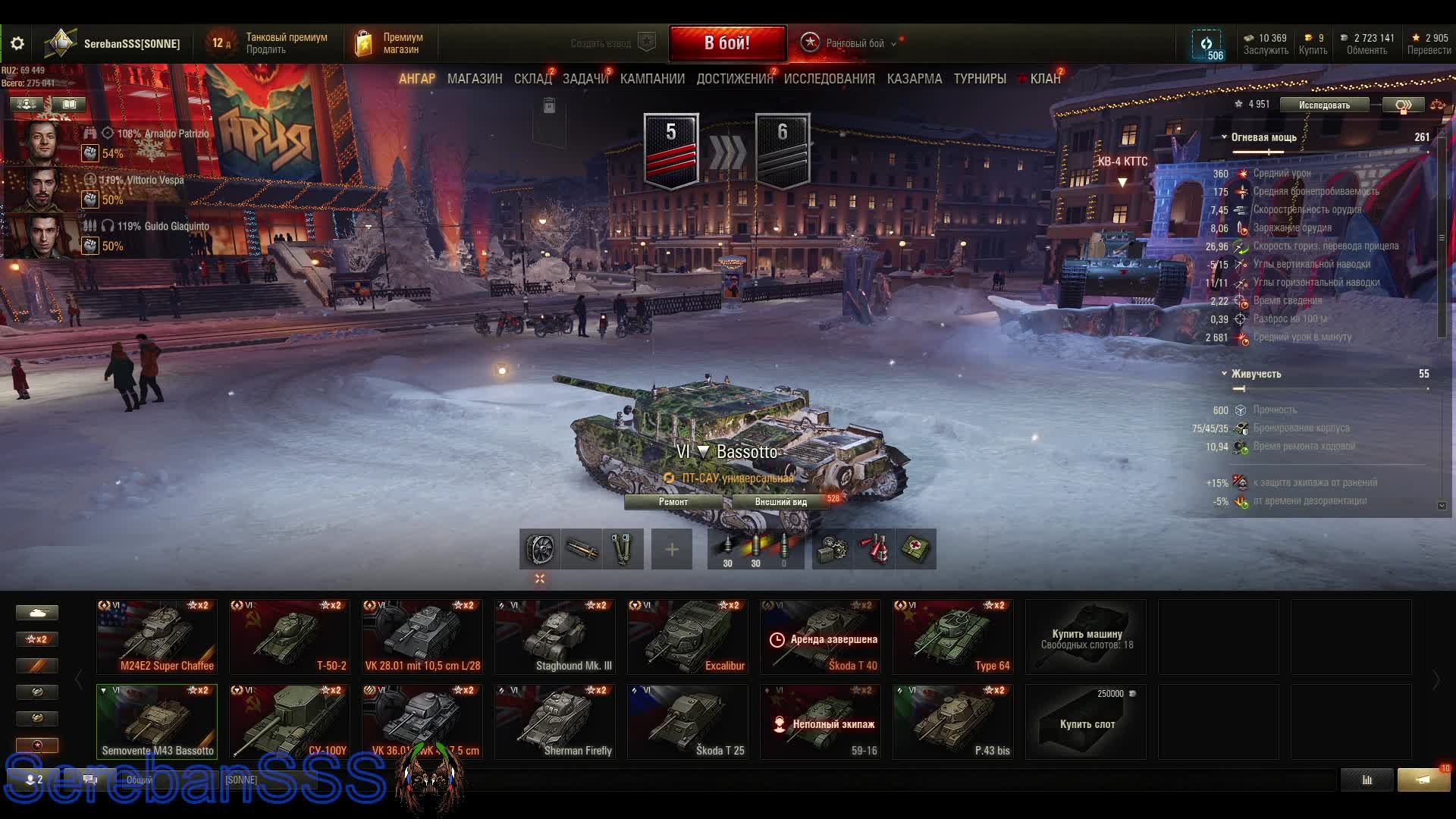Screen dimensions: 1456x819
Task: Click the Купить слот purchase tile
Action: click(x=1086, y=723)
